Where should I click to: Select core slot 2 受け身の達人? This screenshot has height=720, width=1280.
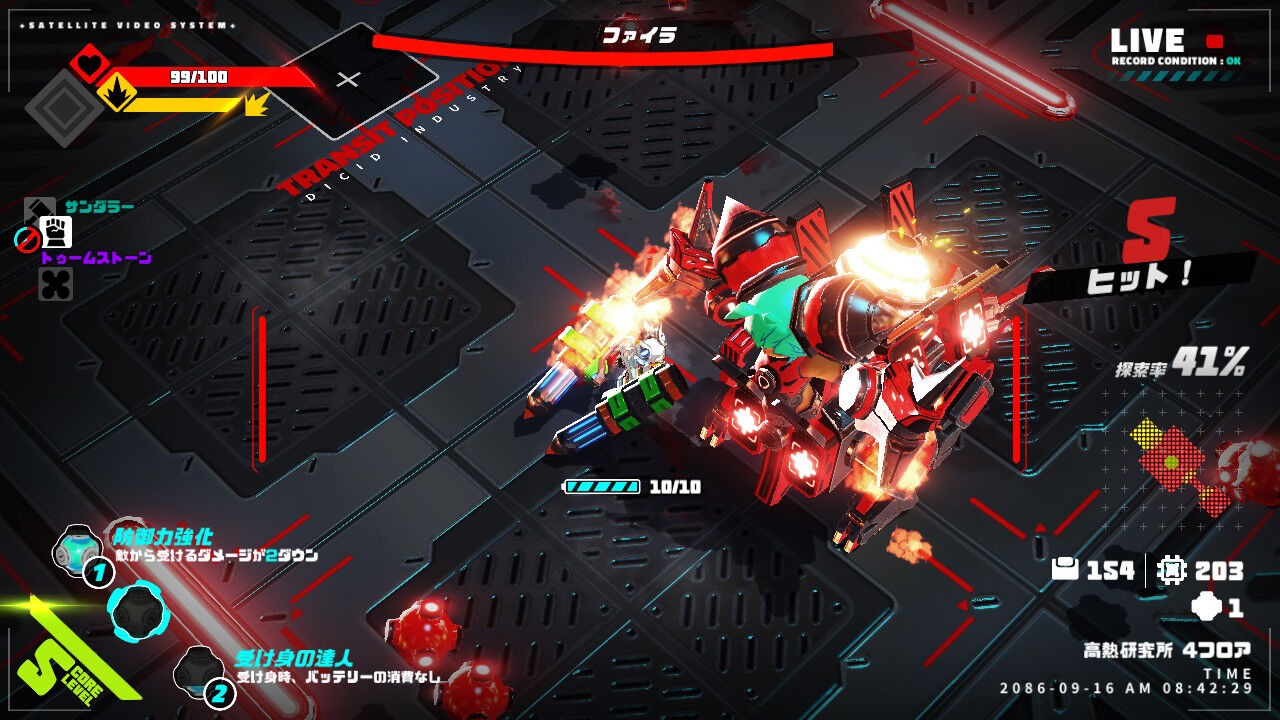(197, 669)
